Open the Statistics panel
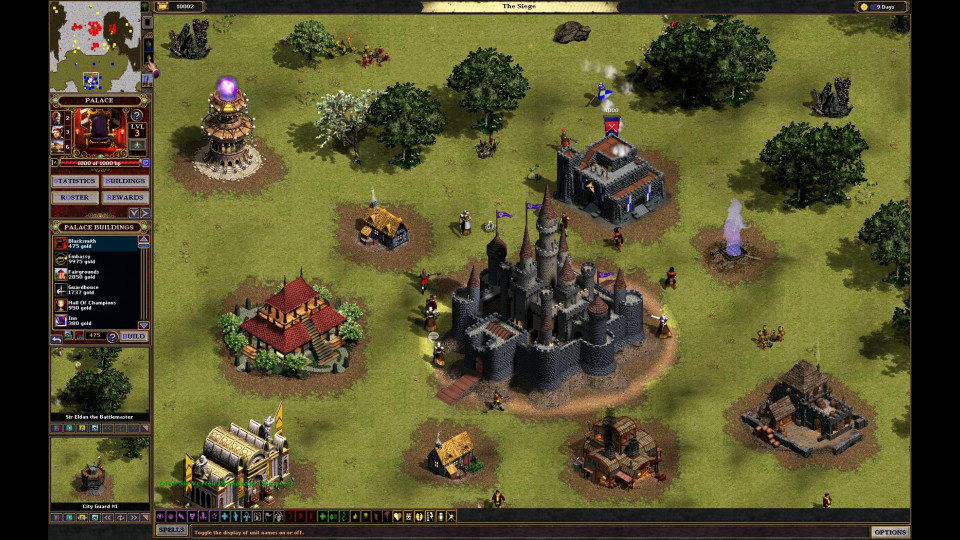Viewport: 960px width, 540px height. [x=74, y=181]
